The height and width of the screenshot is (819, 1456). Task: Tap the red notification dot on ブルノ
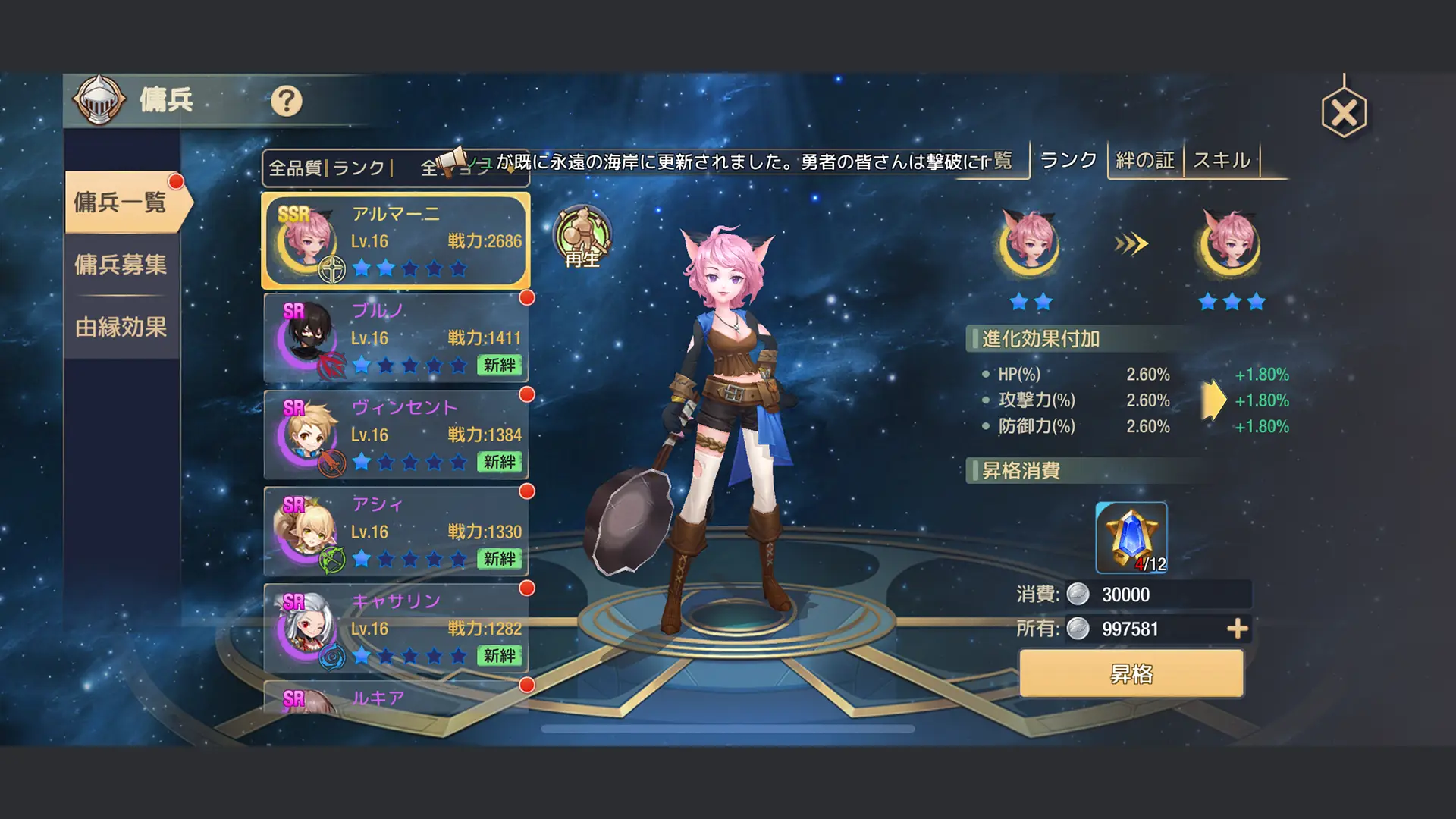click(529, 299)
